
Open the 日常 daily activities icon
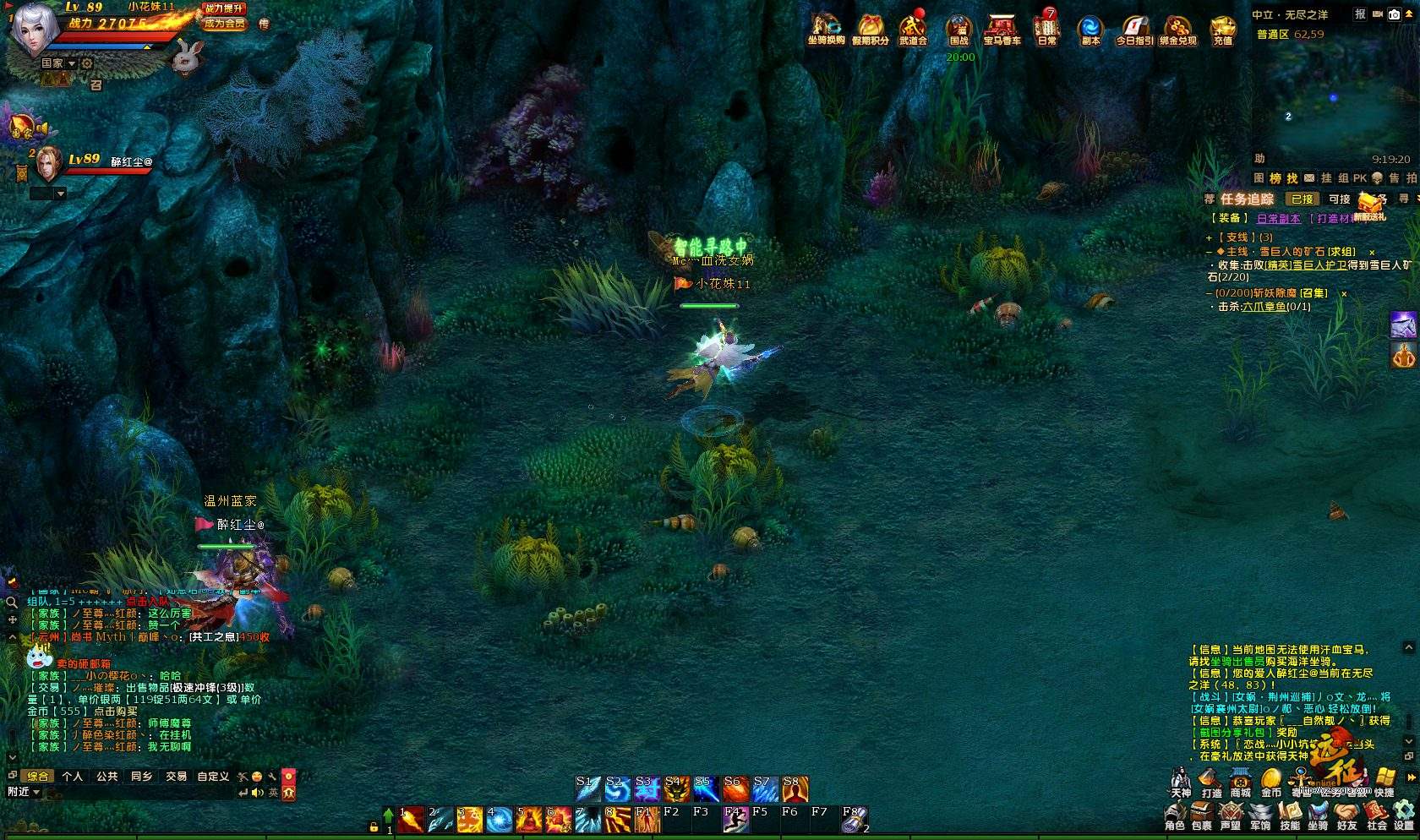1047,29
